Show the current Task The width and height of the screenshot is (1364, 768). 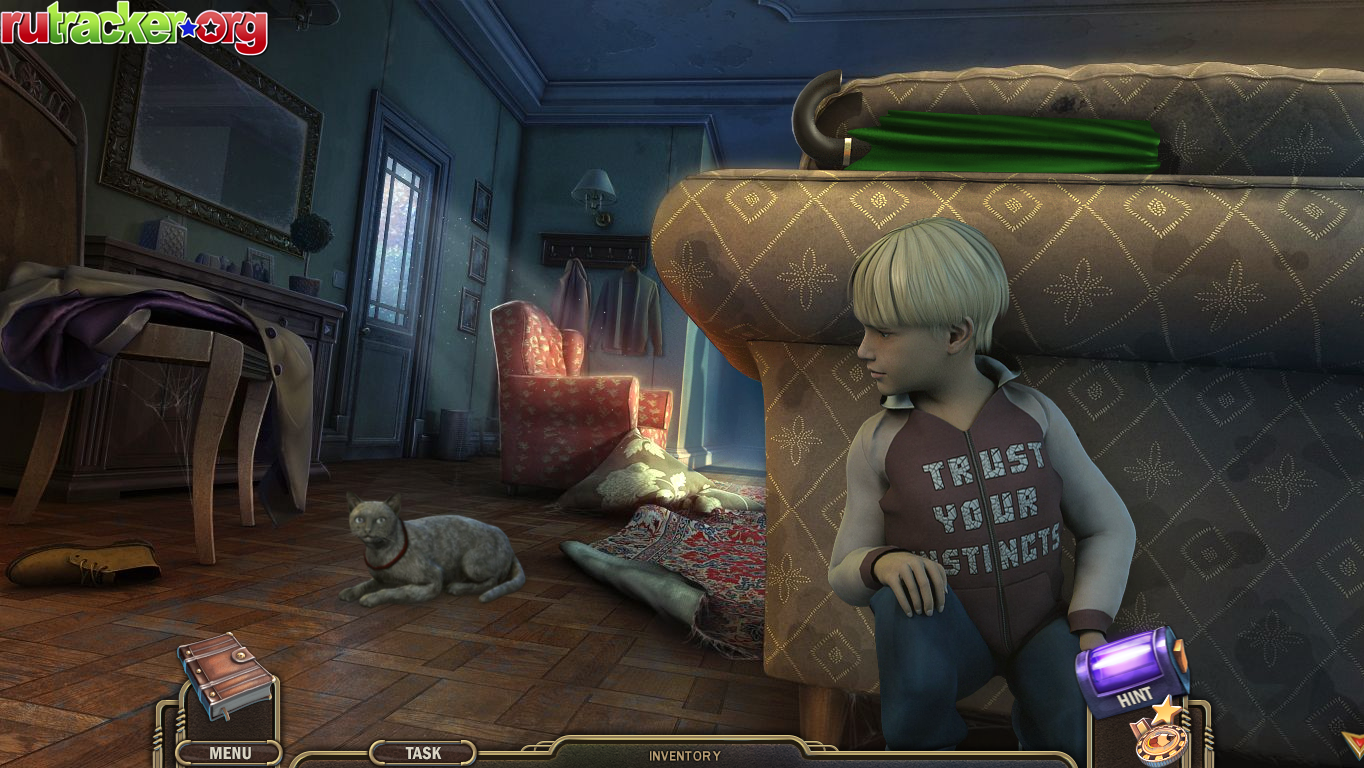point(423,753)
